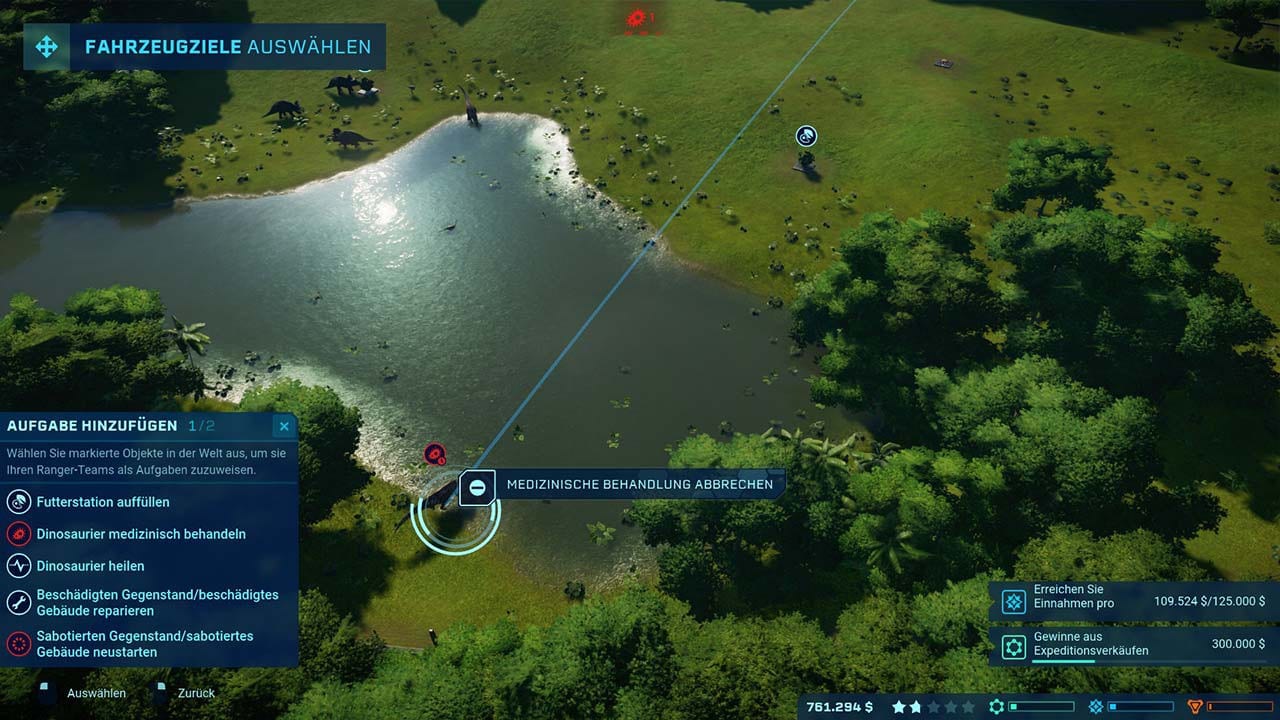Image resolution: width=1280 pixels, height=720 pixels.
Task: Click the red sick-dinosaur marker by the lake
Action: pyautogui.click(x=434, y=454)
